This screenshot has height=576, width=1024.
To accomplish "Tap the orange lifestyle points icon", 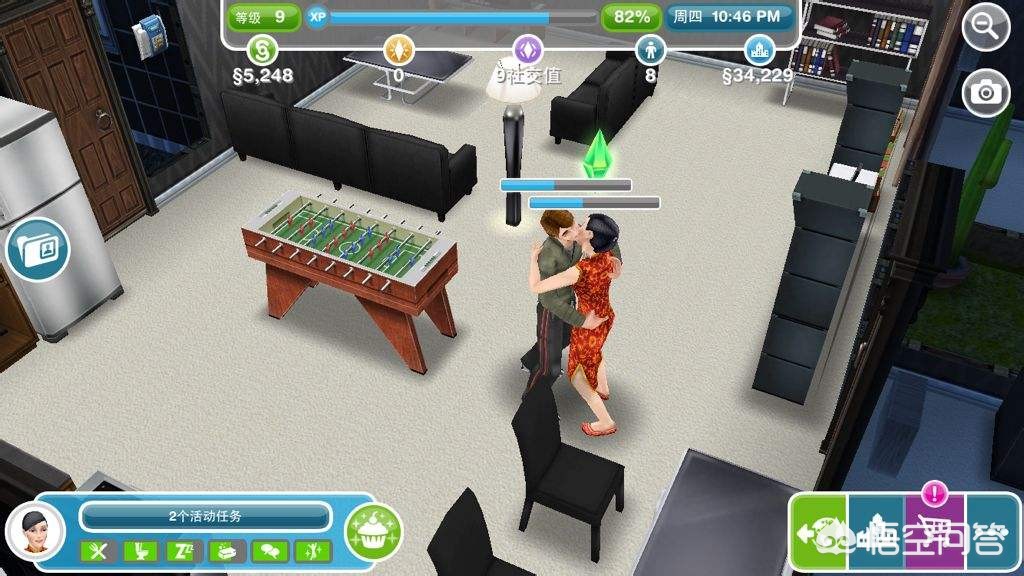I will coord(399,49).
